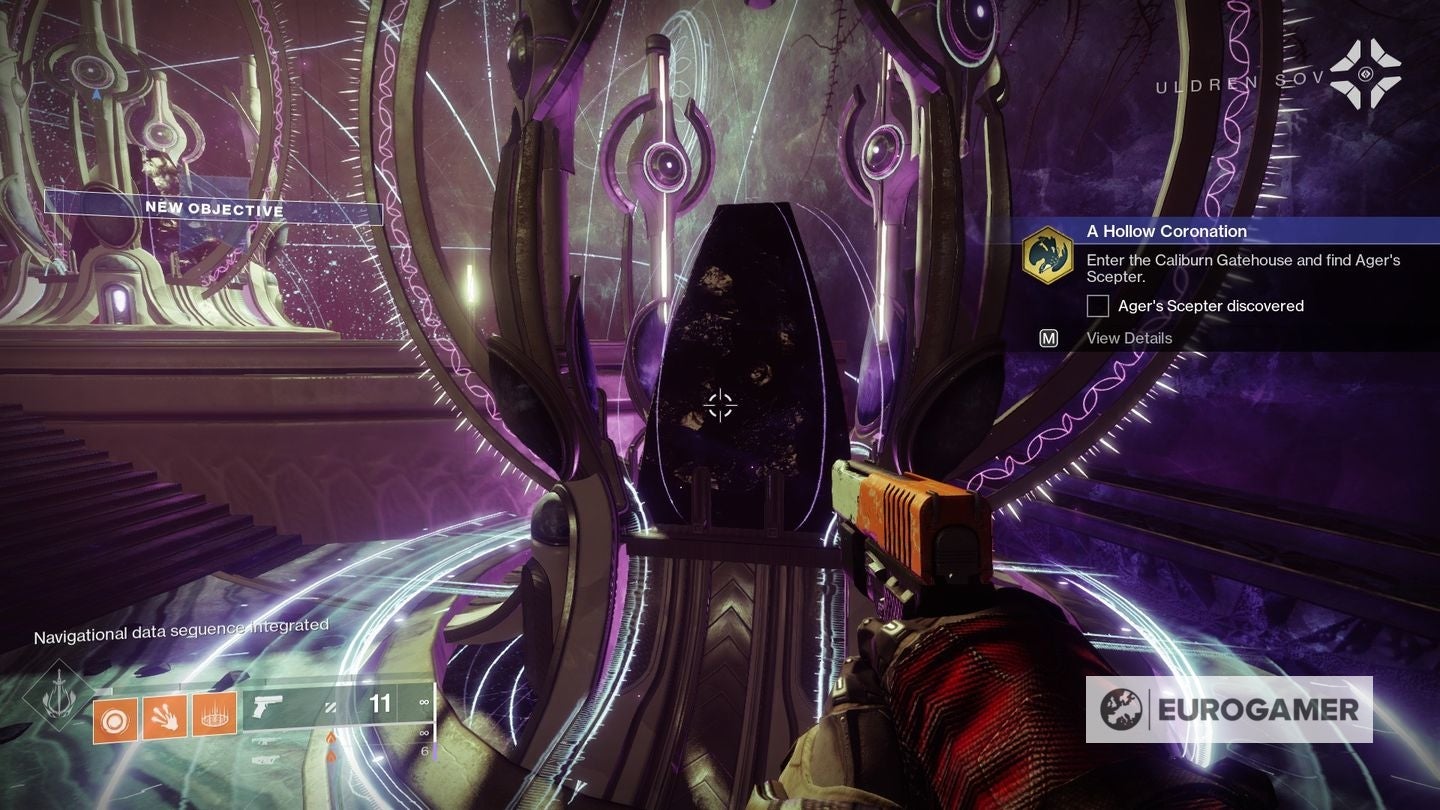Select View Details for the quest
The width and height of the screenshot is (1440, 810).
tap(1129, 338)
